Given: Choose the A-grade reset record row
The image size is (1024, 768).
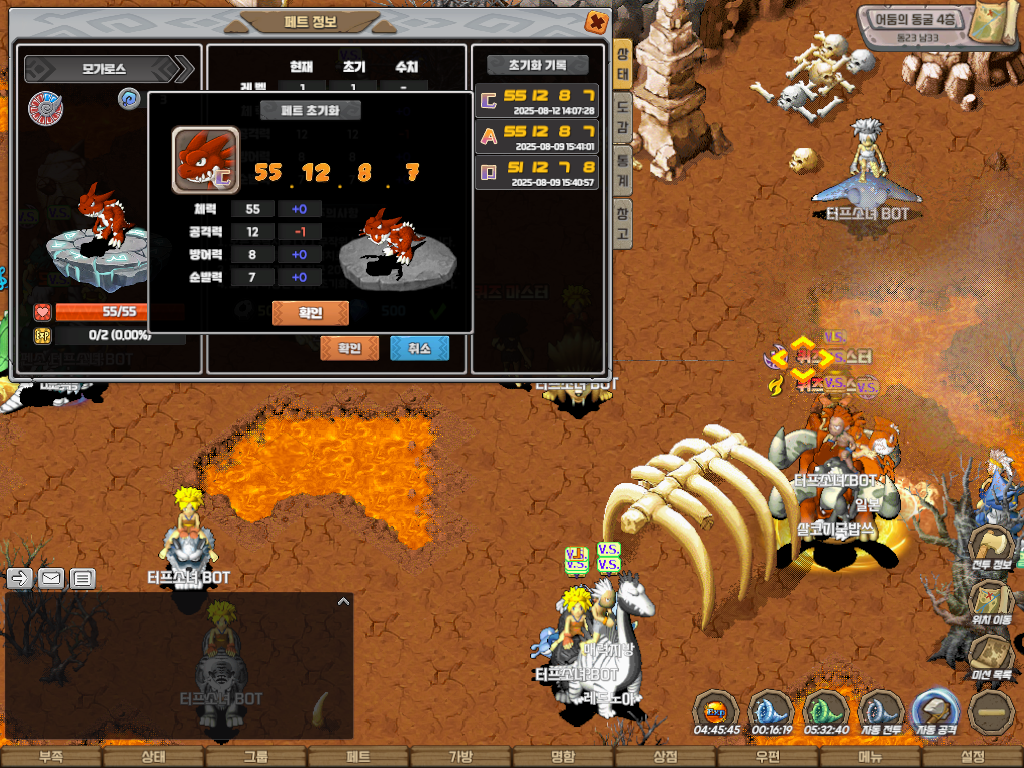Looking at the screenshot, I should [x=538, y=136].
